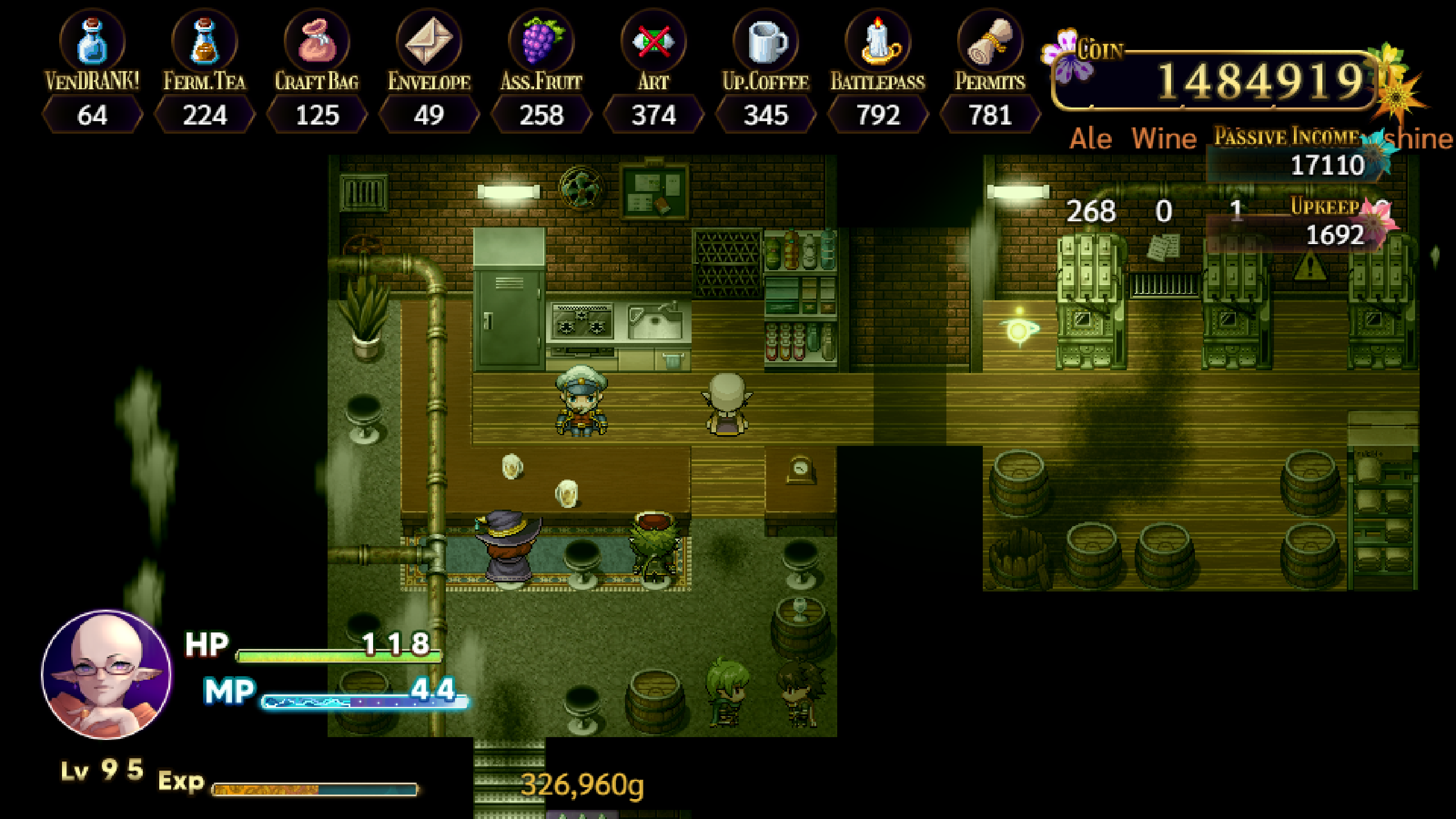Open the Art icon with red X

tap(653, 43)
